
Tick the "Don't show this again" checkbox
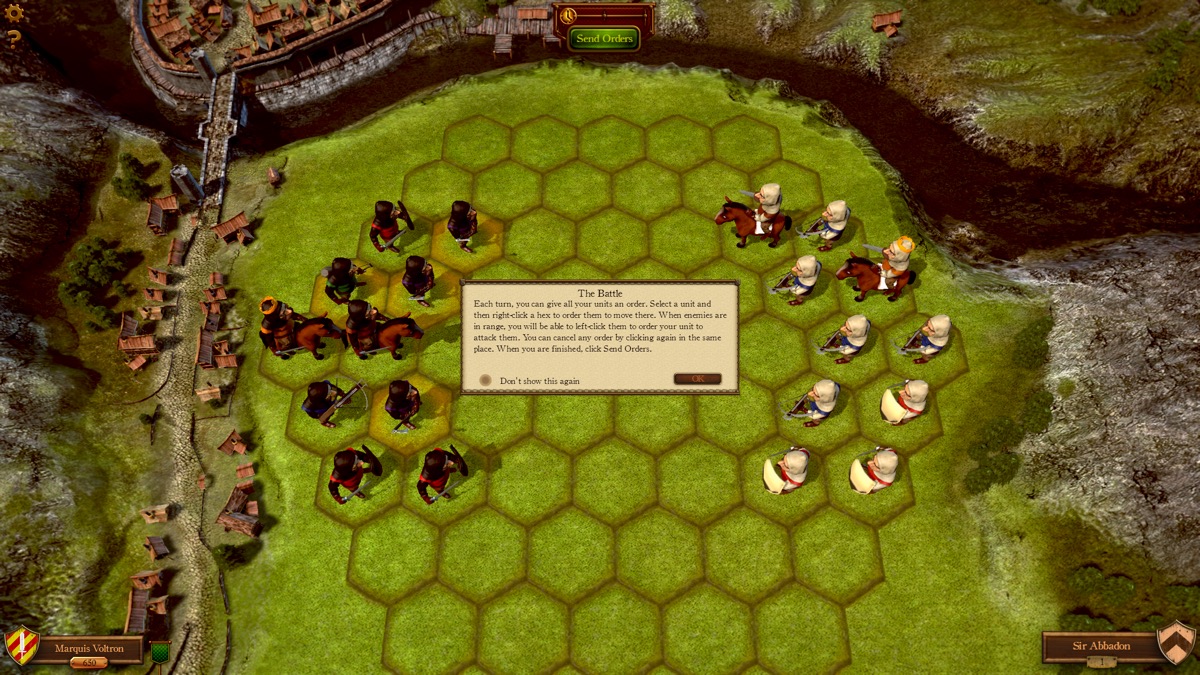486,380
